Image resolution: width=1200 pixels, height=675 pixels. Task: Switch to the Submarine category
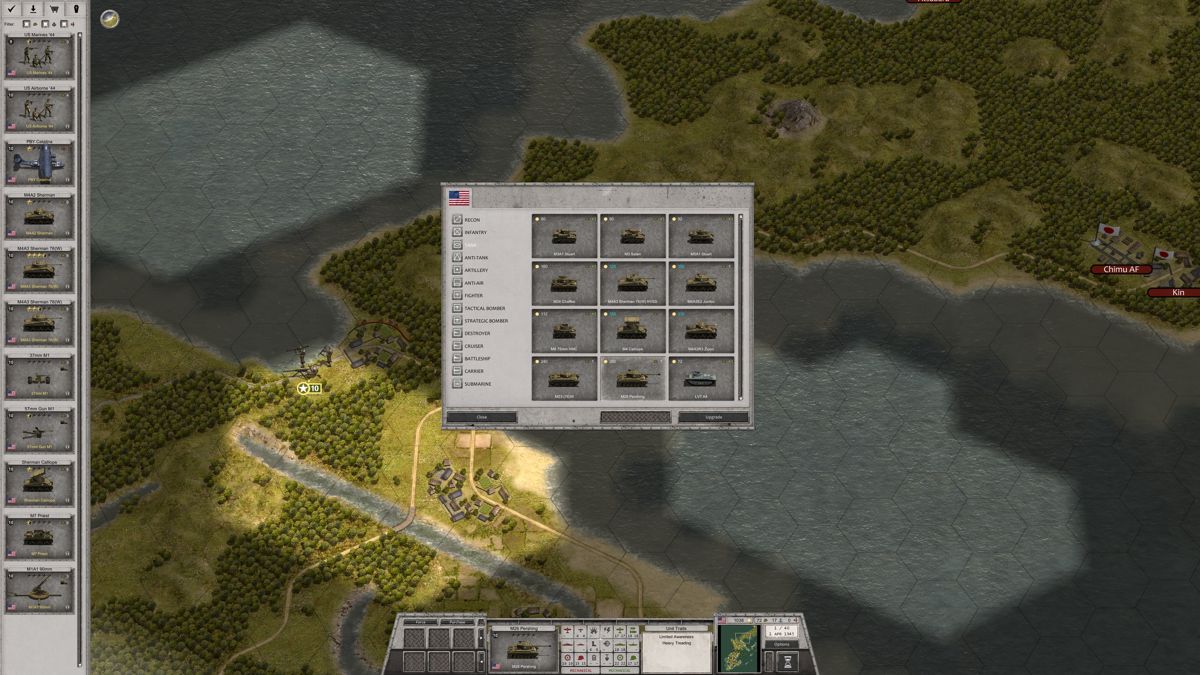pos(478,384)
